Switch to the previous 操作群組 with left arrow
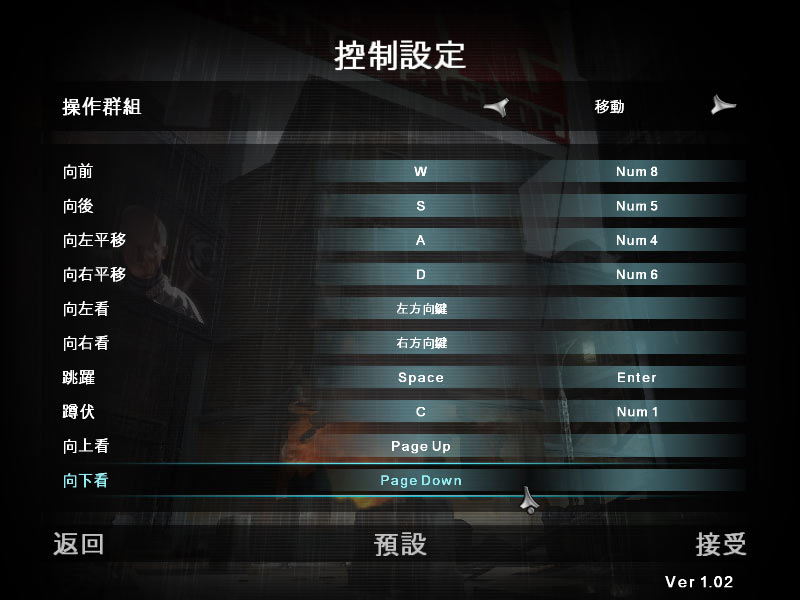The height and width of the screenshot is (600, 800). 496,107
